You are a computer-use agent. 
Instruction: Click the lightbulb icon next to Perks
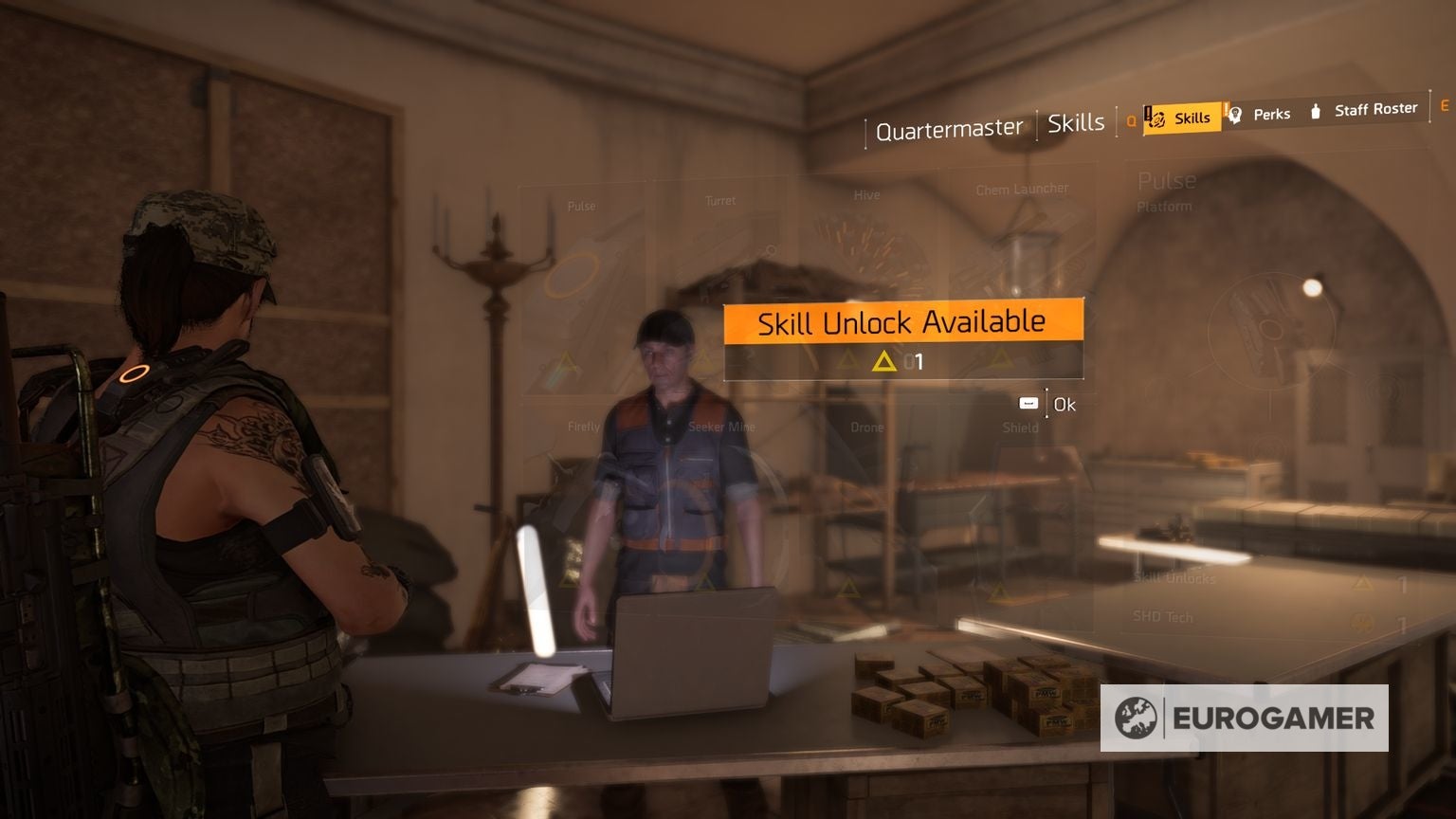pos(1235,114)
